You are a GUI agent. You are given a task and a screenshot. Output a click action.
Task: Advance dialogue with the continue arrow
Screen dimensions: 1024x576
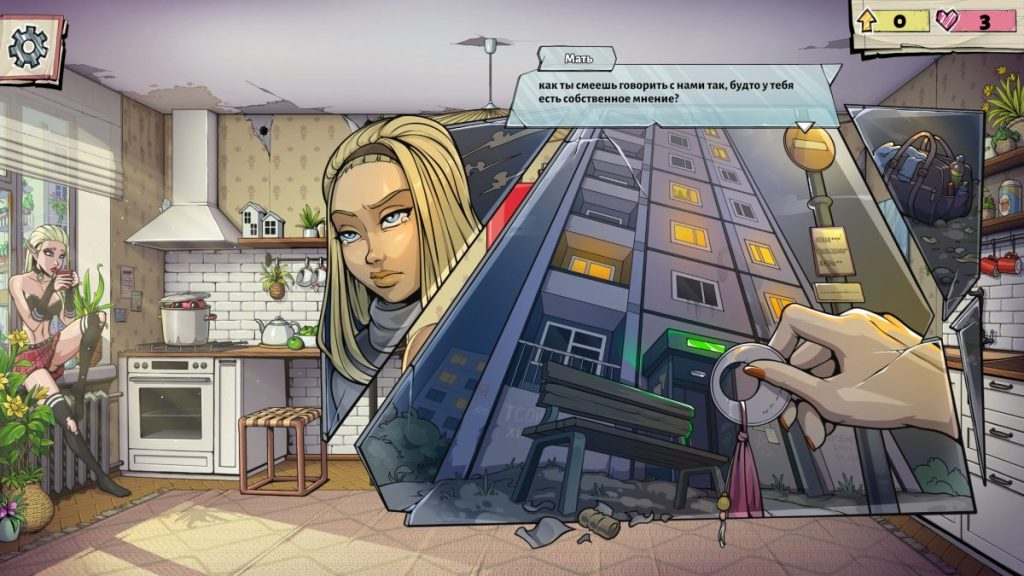pyautogui.click(x=803, y=127)
